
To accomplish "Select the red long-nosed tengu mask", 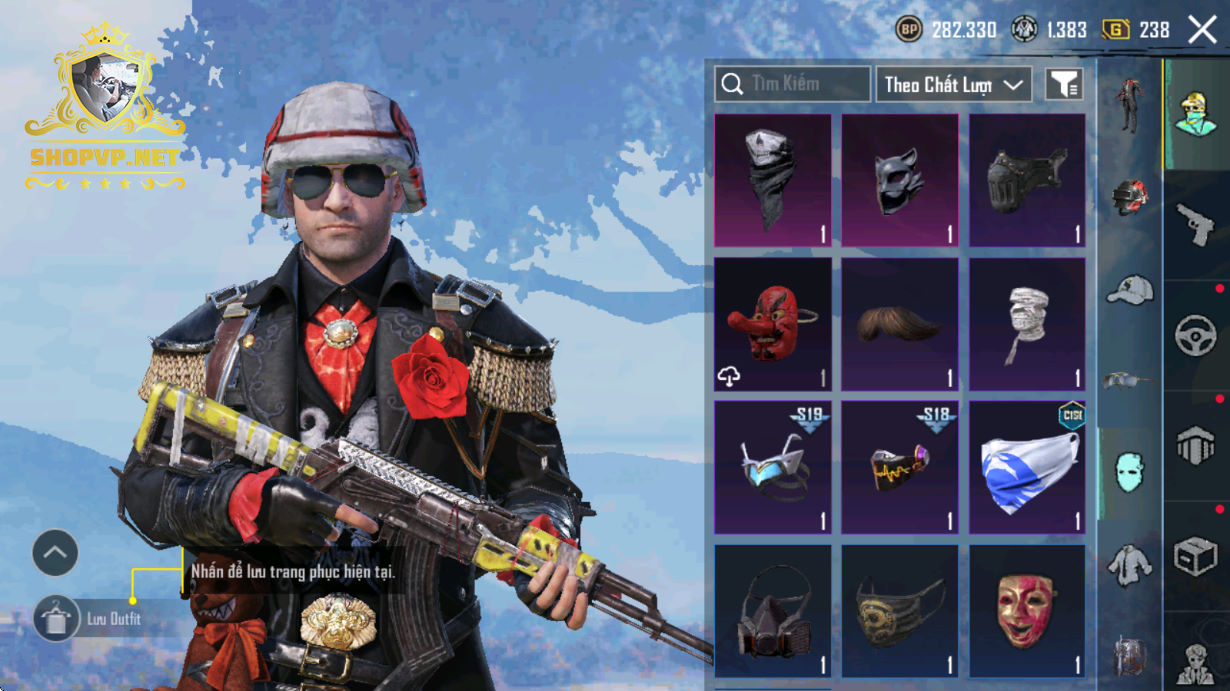I will pyautogui.click(x=772, y=324).
